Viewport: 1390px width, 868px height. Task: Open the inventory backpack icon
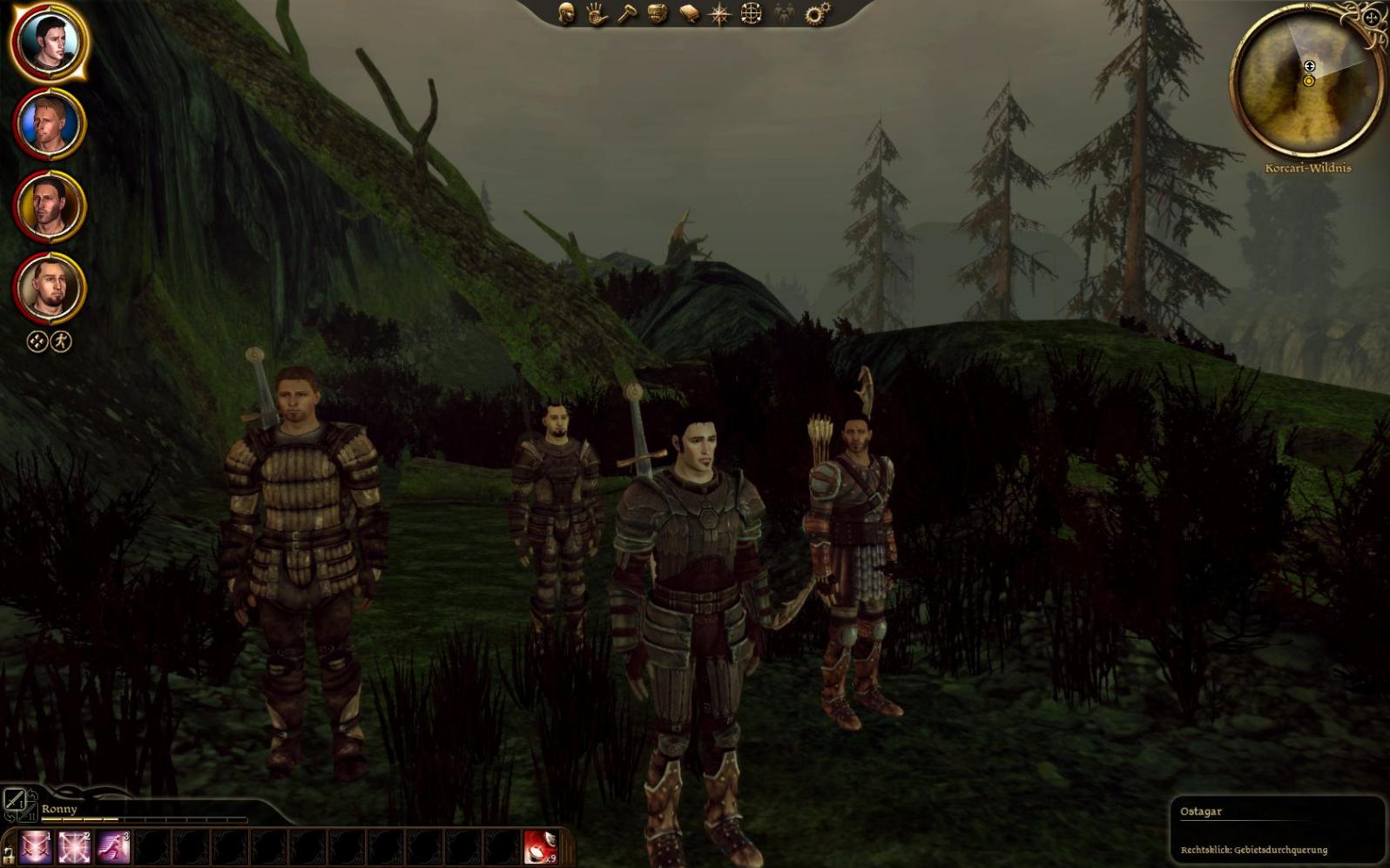(658, 13)
